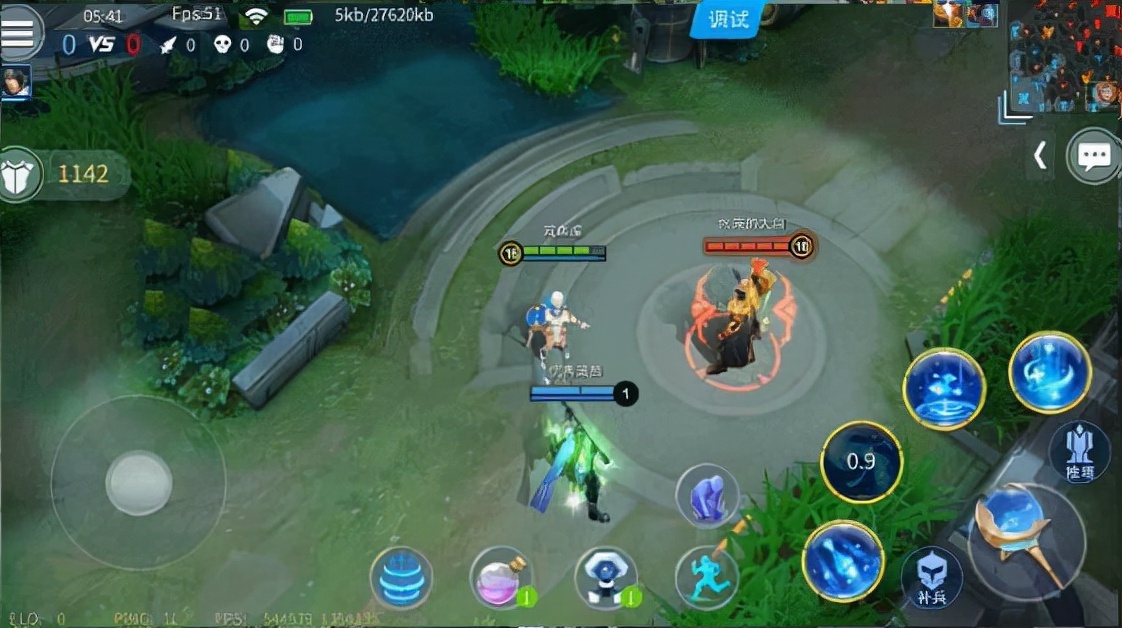Buy the recommended pink potion item
The height and width of the screenshot is (628, 1122).
pos(501,577)
